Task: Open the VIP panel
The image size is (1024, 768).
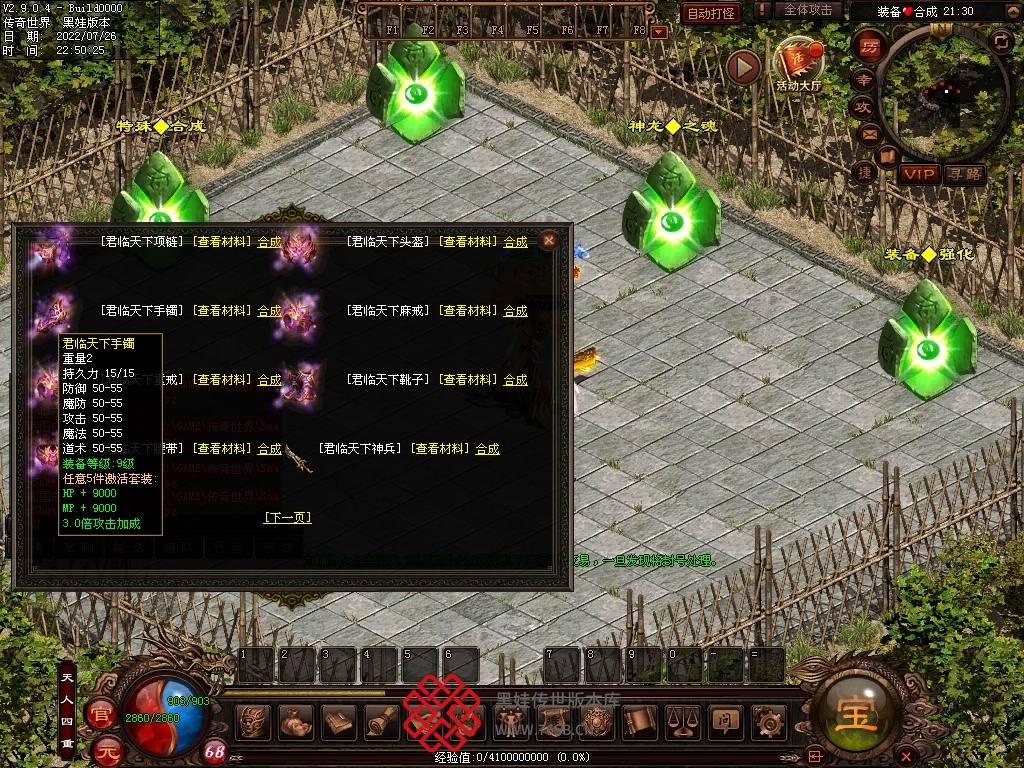Action: click(x=918, y=174)
